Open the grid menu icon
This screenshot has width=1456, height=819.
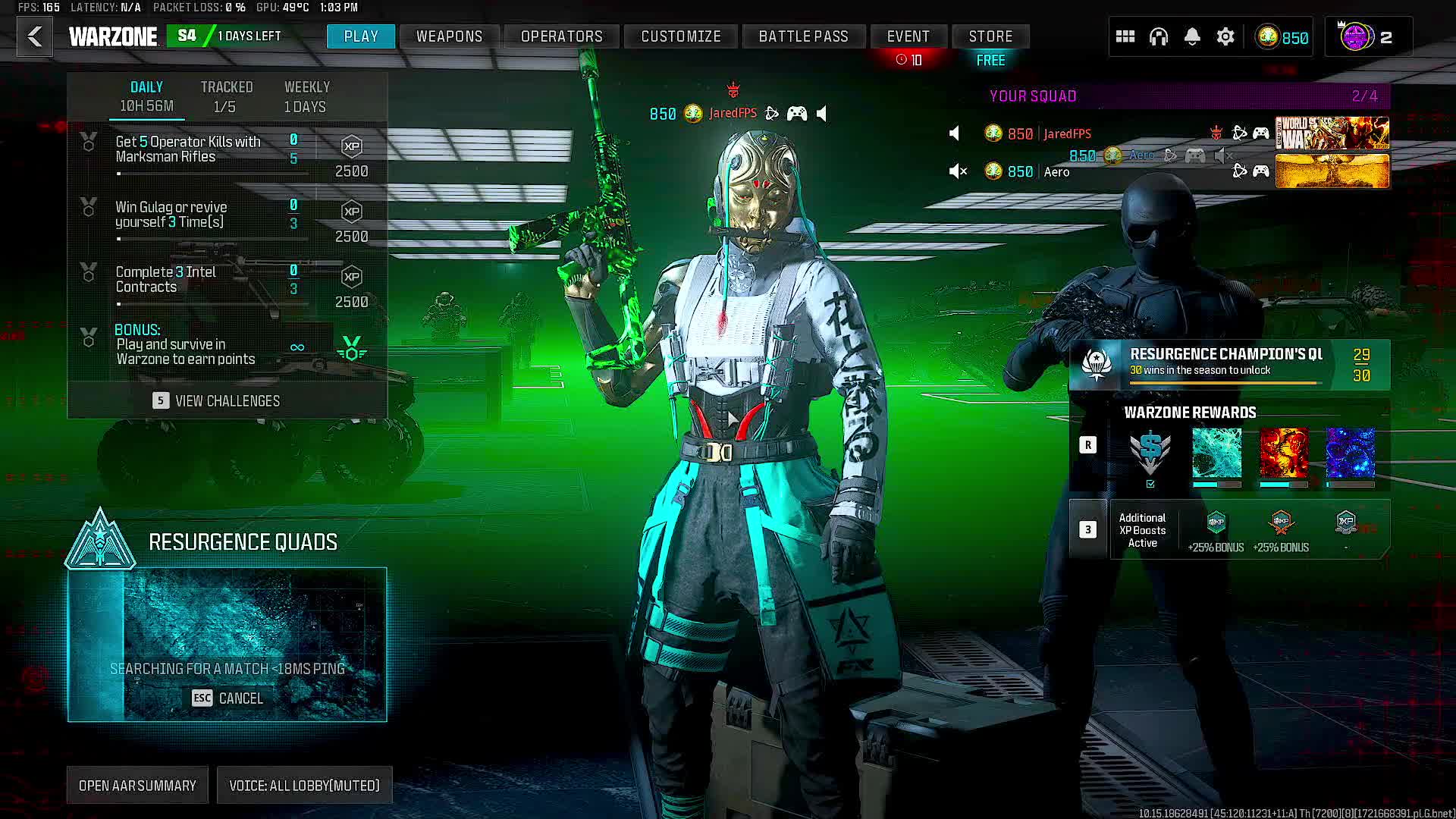1125,36
